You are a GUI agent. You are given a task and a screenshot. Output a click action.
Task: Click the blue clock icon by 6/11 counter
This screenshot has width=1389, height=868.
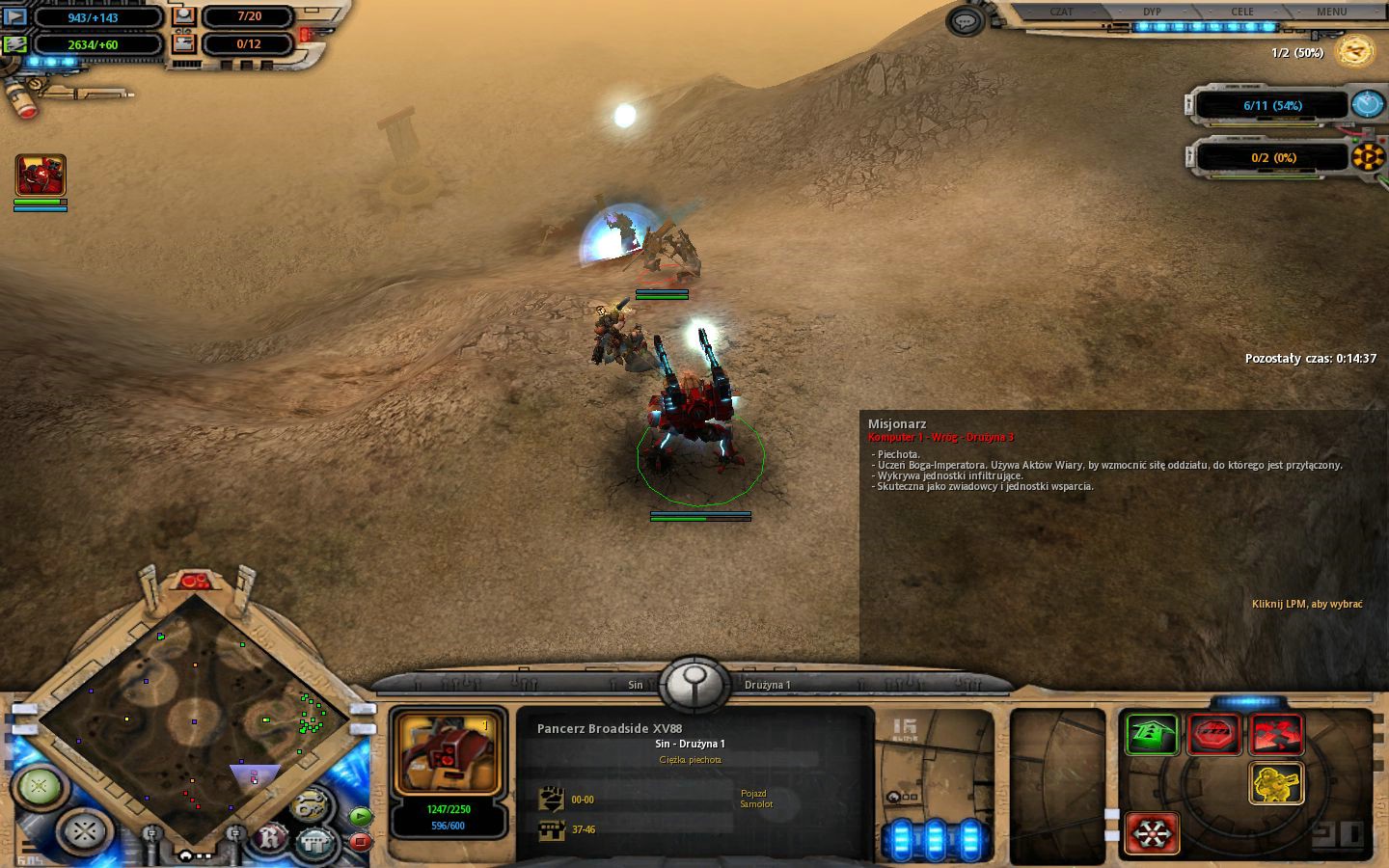pos(1367,104)
